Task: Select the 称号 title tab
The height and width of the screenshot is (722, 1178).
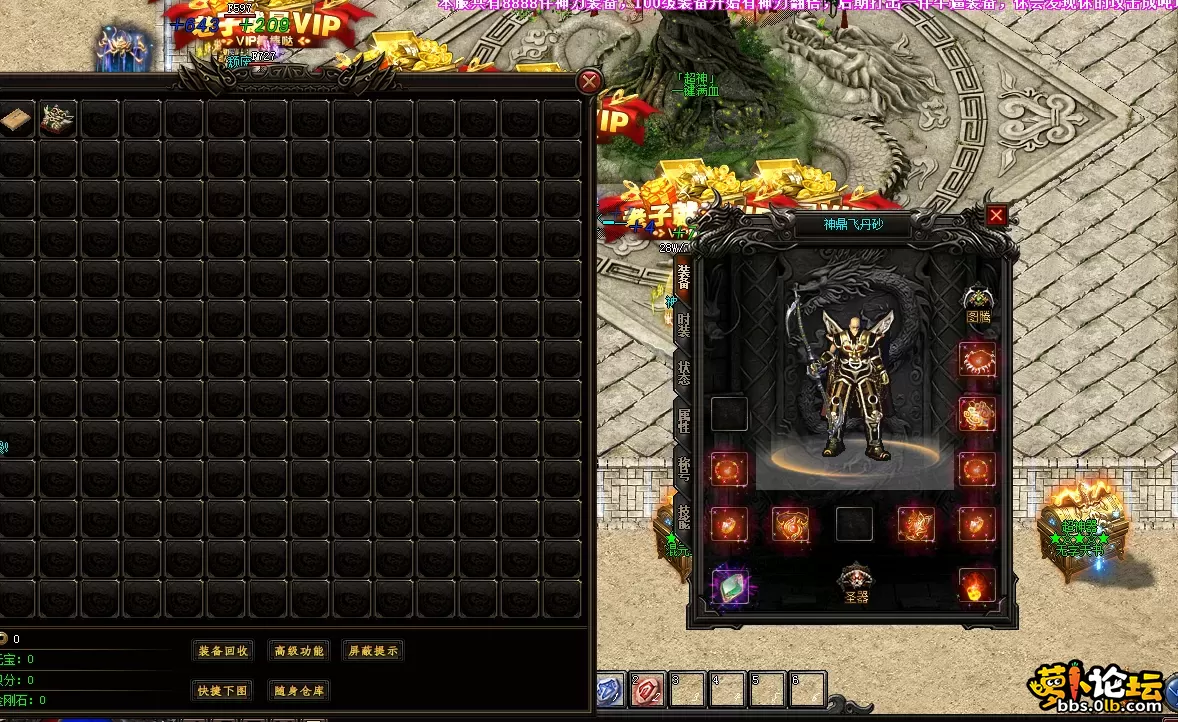Action: tap(684, 468)
